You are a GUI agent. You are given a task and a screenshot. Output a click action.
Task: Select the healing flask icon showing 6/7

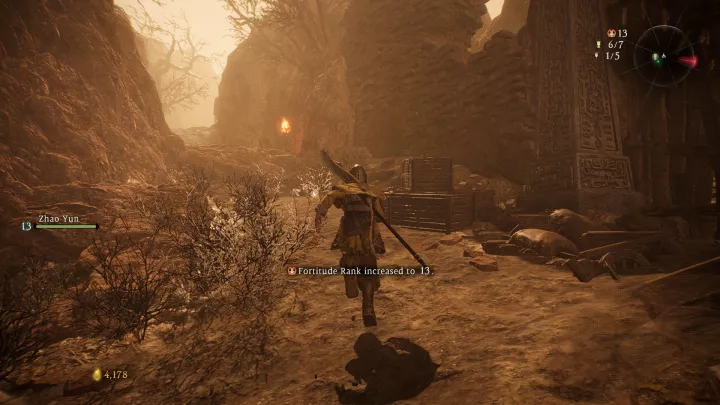pyautogui.click(x=598, y=45)
